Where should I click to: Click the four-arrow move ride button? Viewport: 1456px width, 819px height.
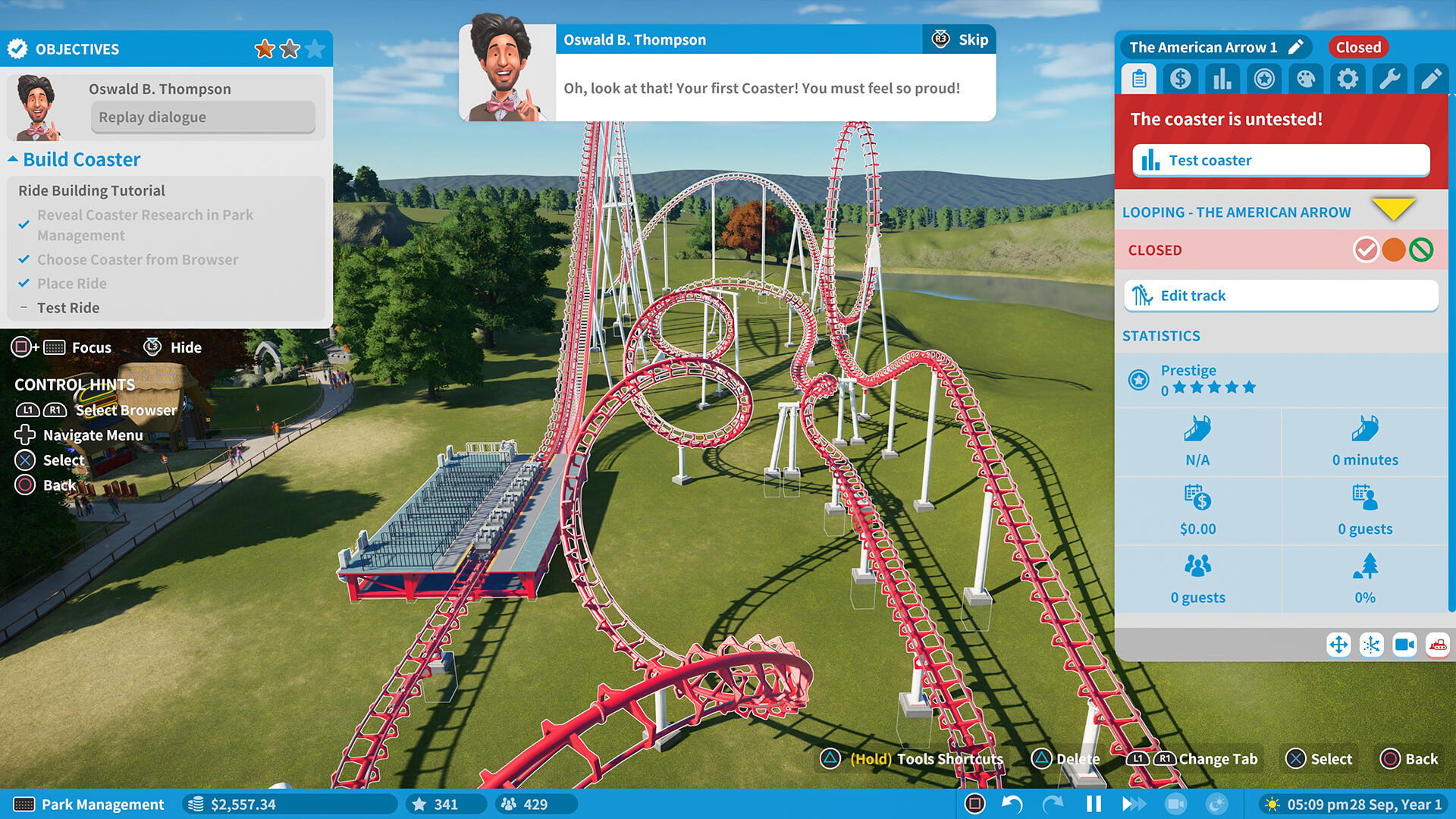click(1338, 645)
